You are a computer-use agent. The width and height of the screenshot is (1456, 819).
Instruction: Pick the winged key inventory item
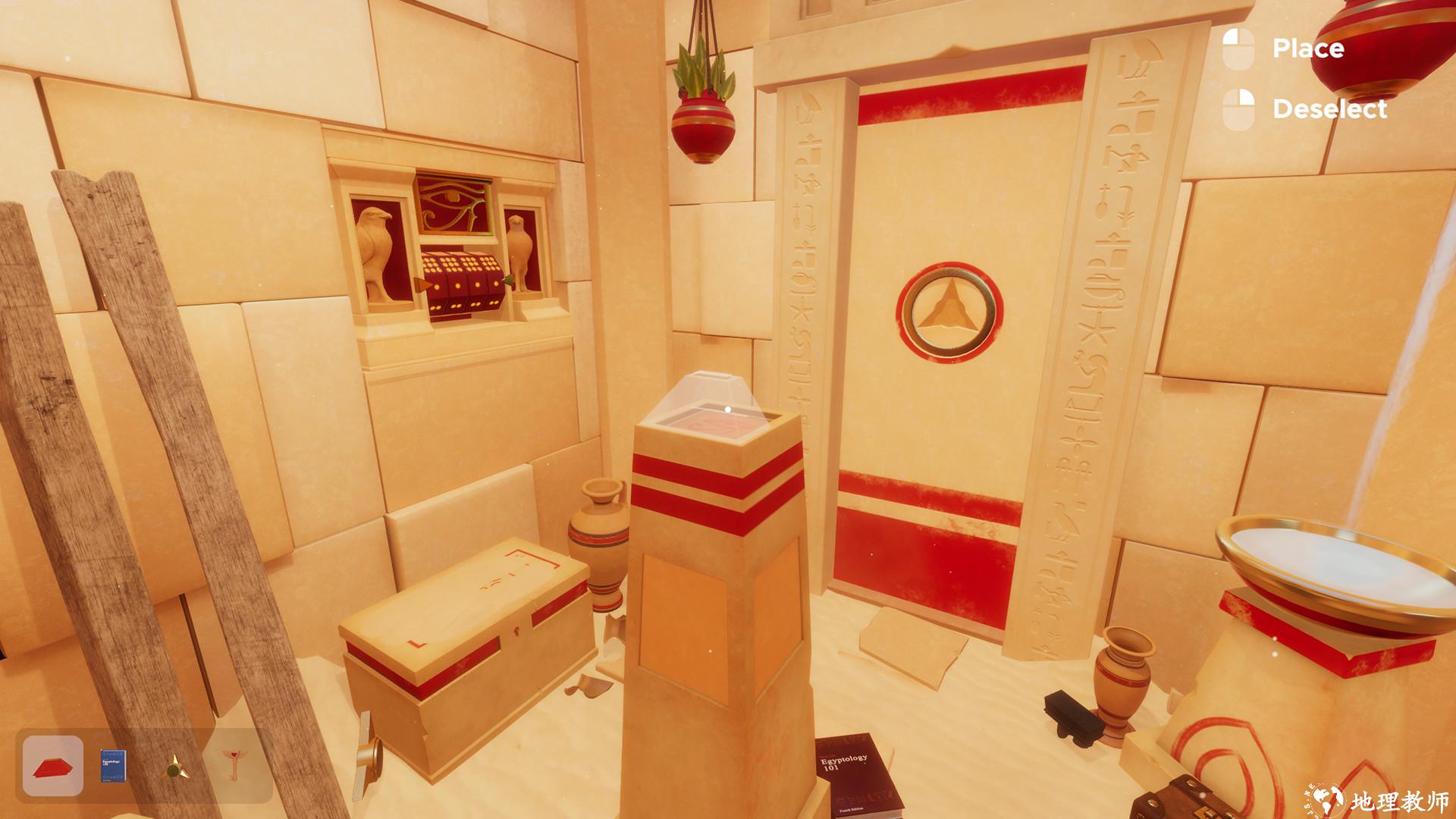[234, 764]
